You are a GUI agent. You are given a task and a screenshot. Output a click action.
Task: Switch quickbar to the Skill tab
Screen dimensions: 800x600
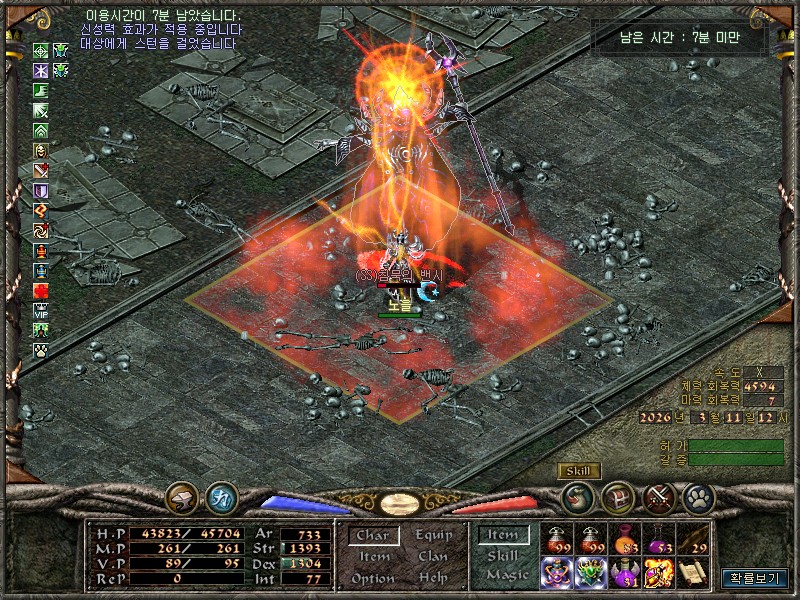click(503, 556)
